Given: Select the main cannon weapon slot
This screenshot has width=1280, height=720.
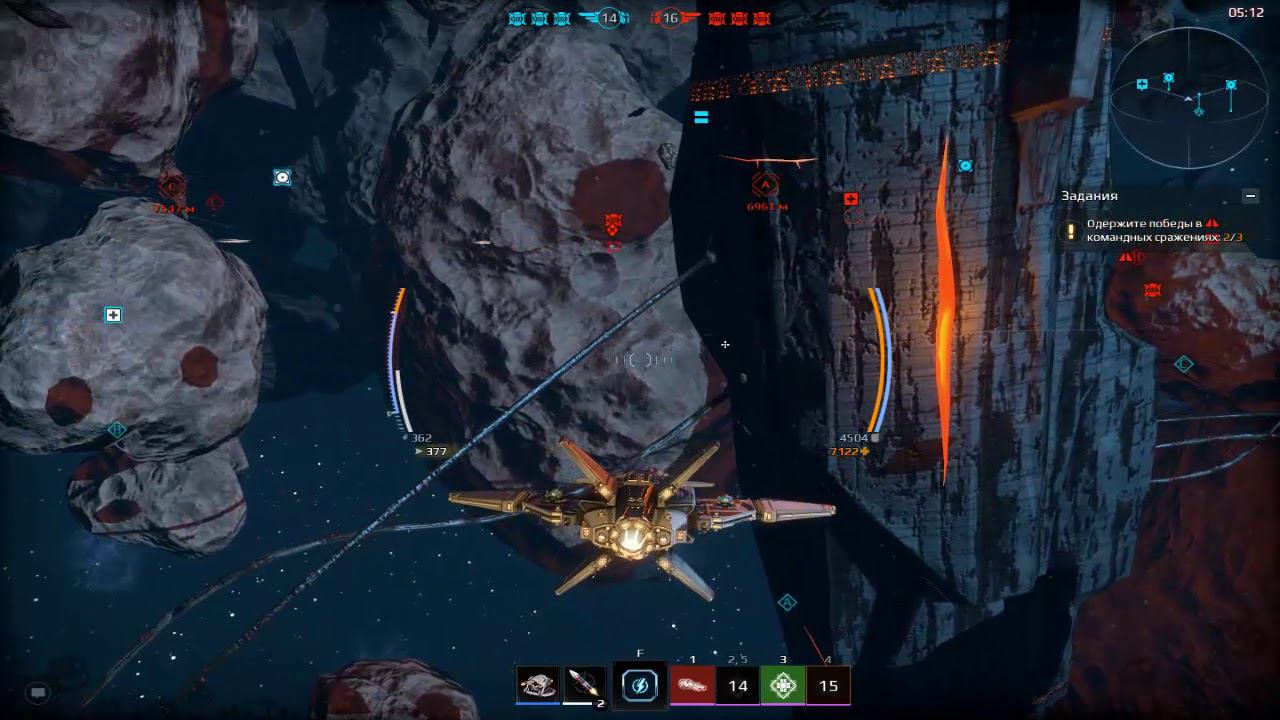Looking at the screenshot, I should pos(538,685).
